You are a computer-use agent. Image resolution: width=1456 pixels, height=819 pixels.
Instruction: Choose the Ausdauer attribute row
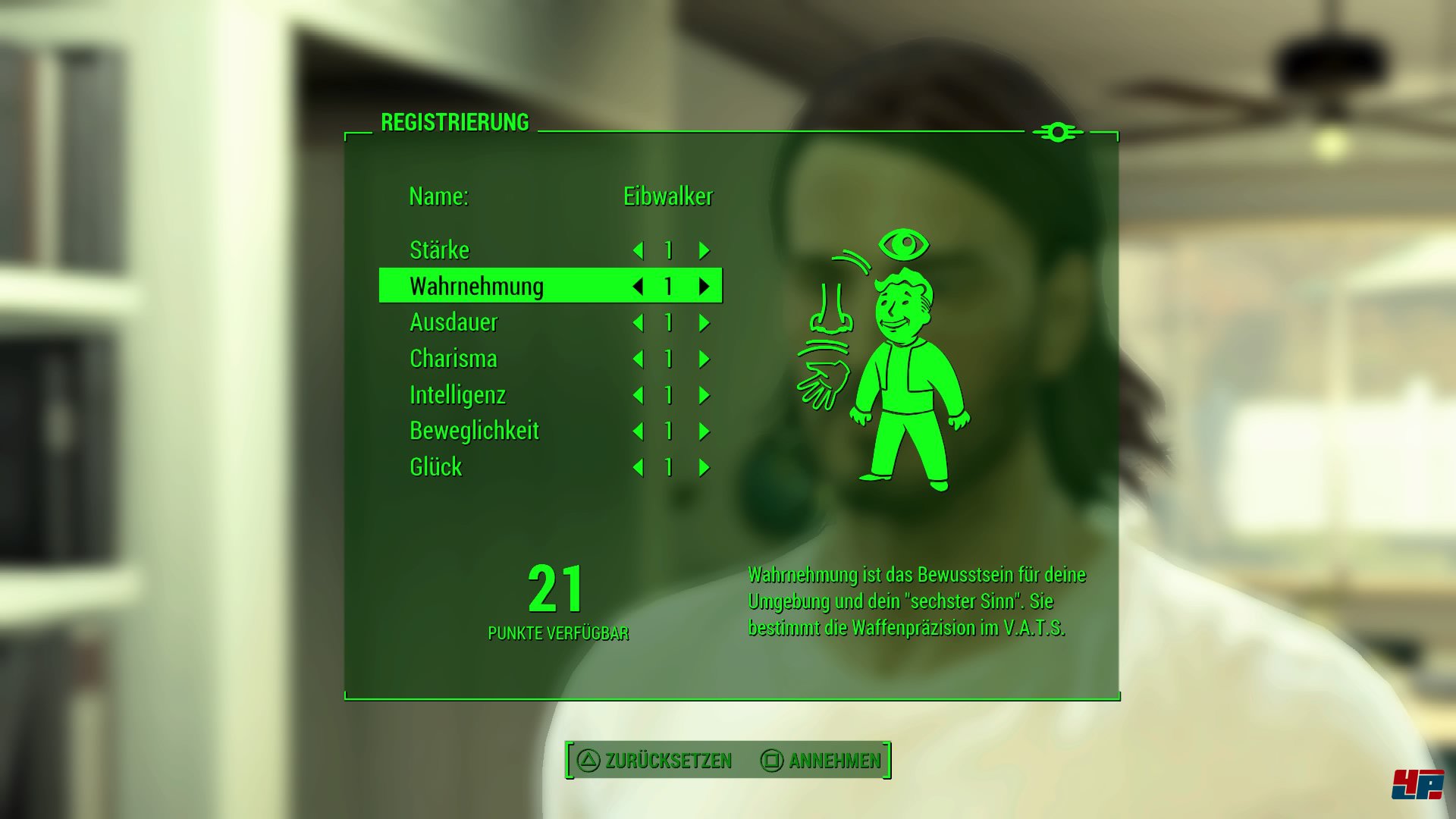[453, 323]
